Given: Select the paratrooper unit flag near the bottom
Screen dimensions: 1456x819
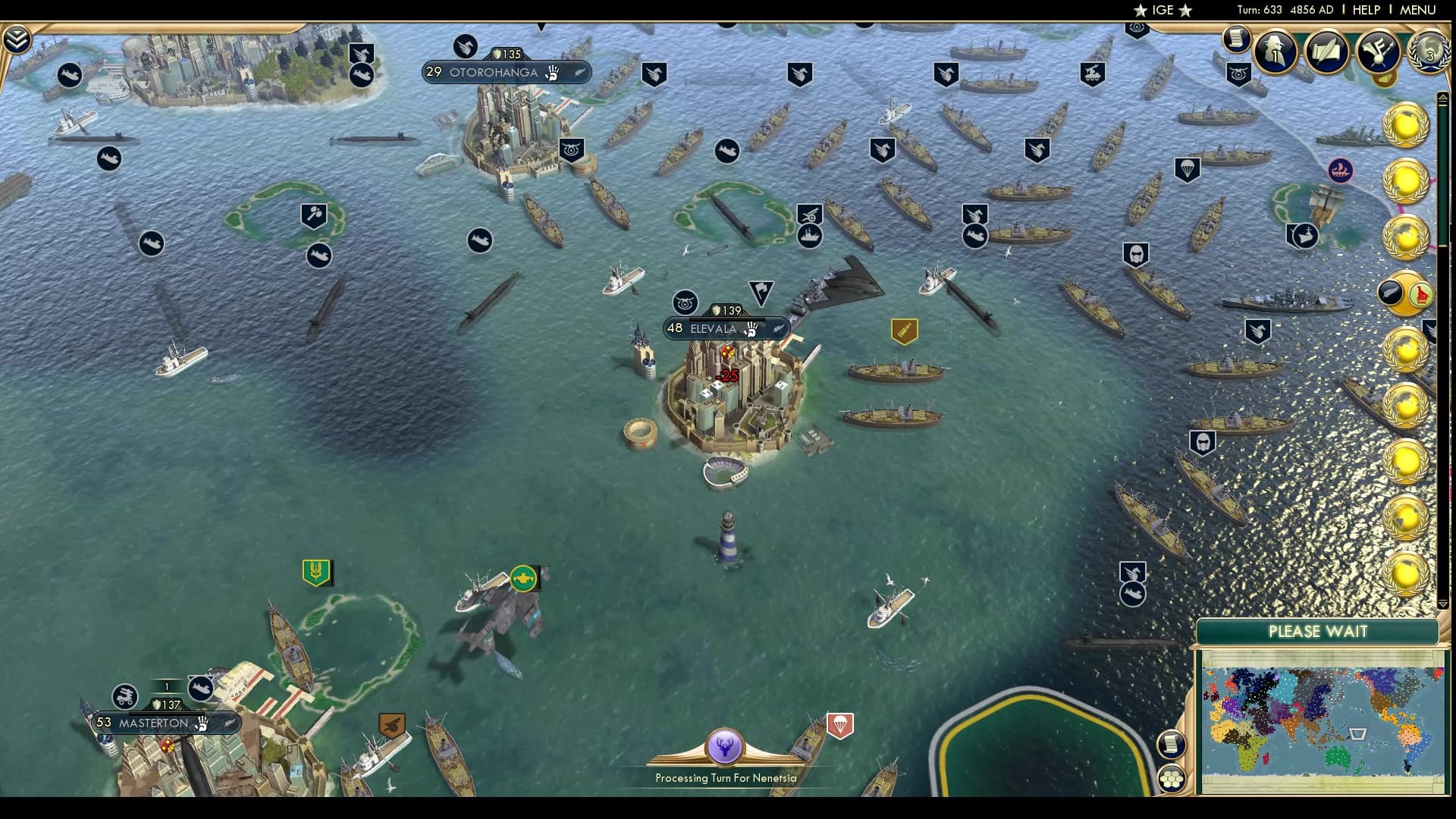Looking at the screenshot, I should coord(842,723).
